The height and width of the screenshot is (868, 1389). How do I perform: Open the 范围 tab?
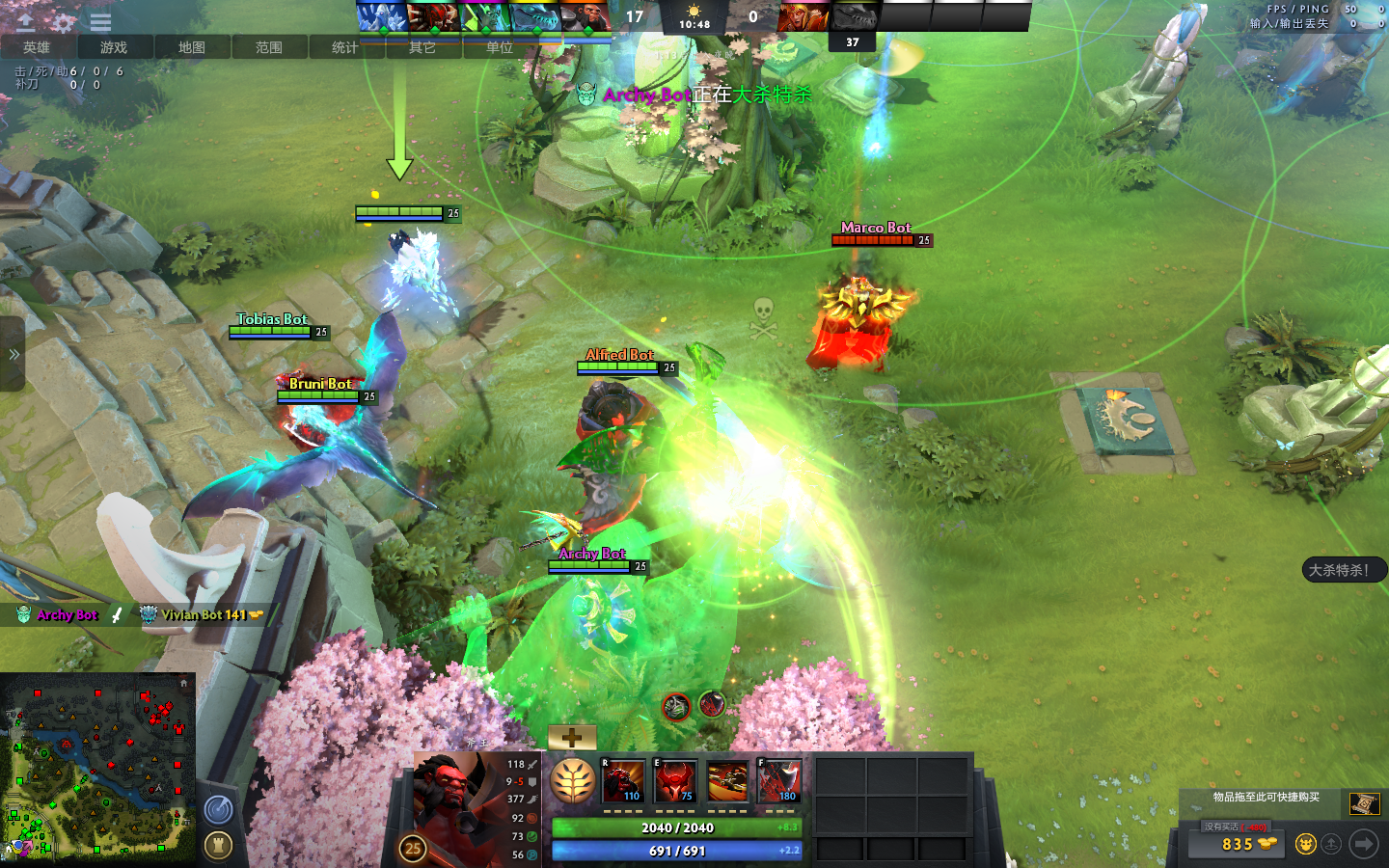point(268,47)
